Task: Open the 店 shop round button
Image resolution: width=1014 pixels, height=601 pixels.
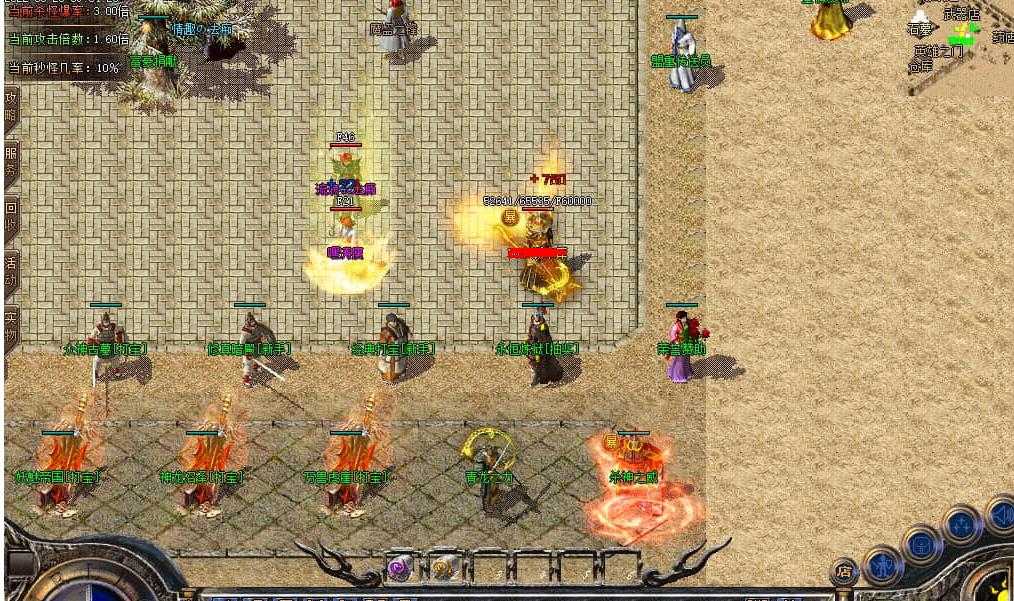Action: tap(845, 573)
